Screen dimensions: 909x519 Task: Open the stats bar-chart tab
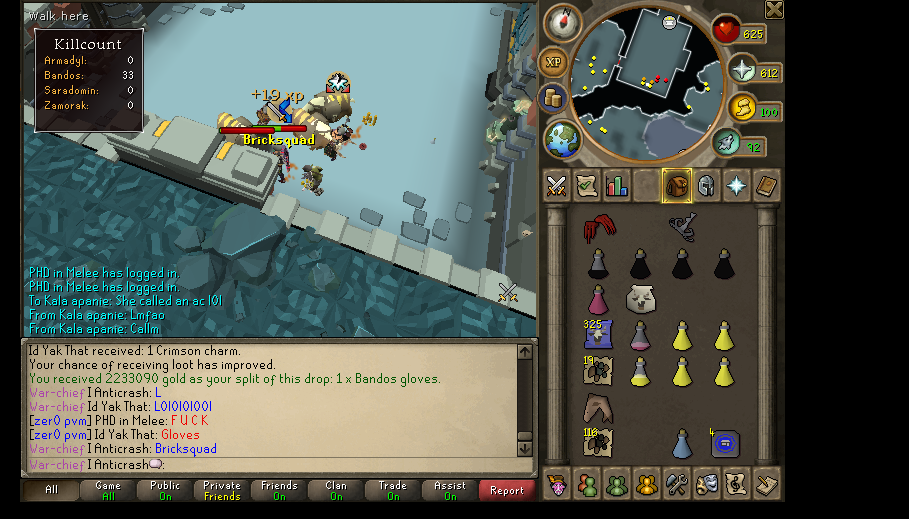(616, 186)
